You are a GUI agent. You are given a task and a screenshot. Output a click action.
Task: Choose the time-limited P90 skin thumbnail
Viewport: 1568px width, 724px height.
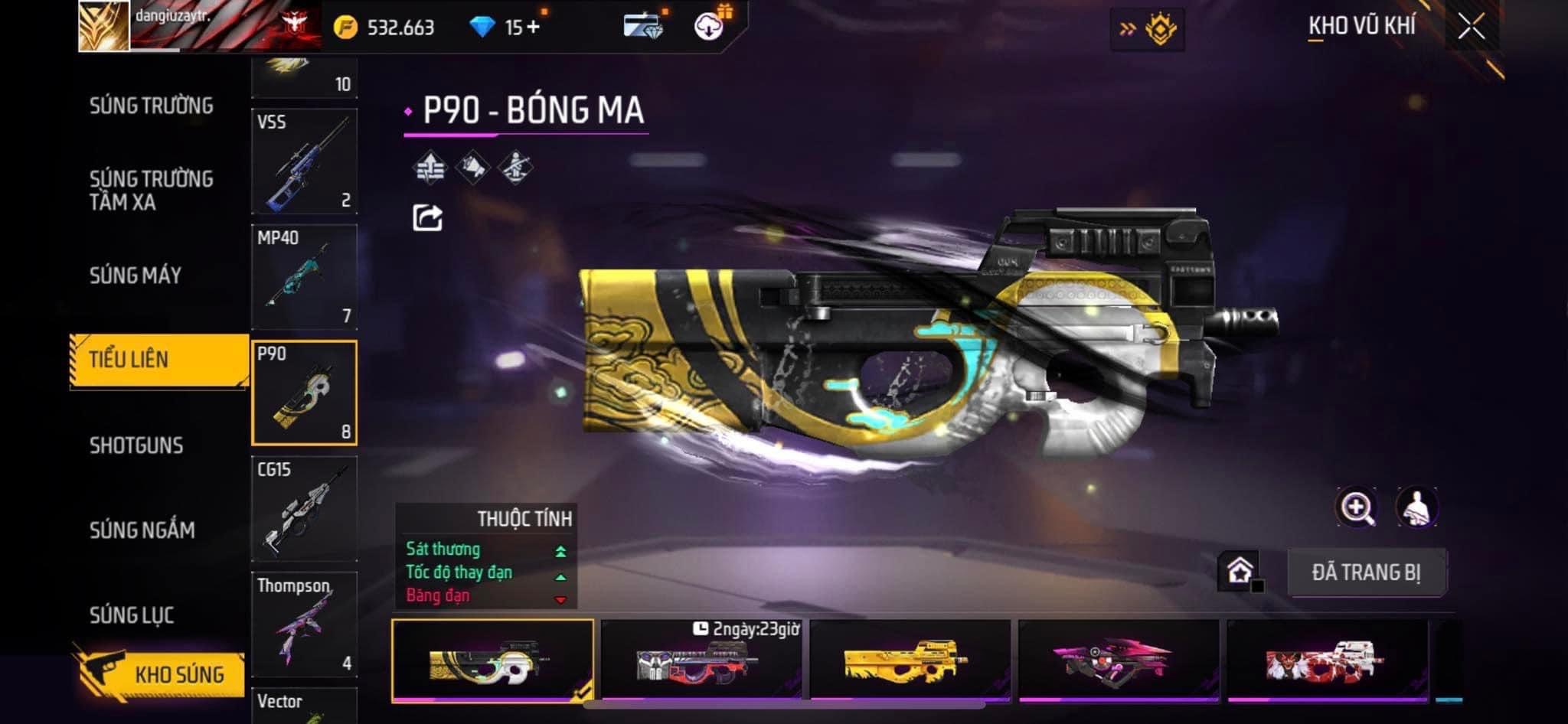[701, 660]
